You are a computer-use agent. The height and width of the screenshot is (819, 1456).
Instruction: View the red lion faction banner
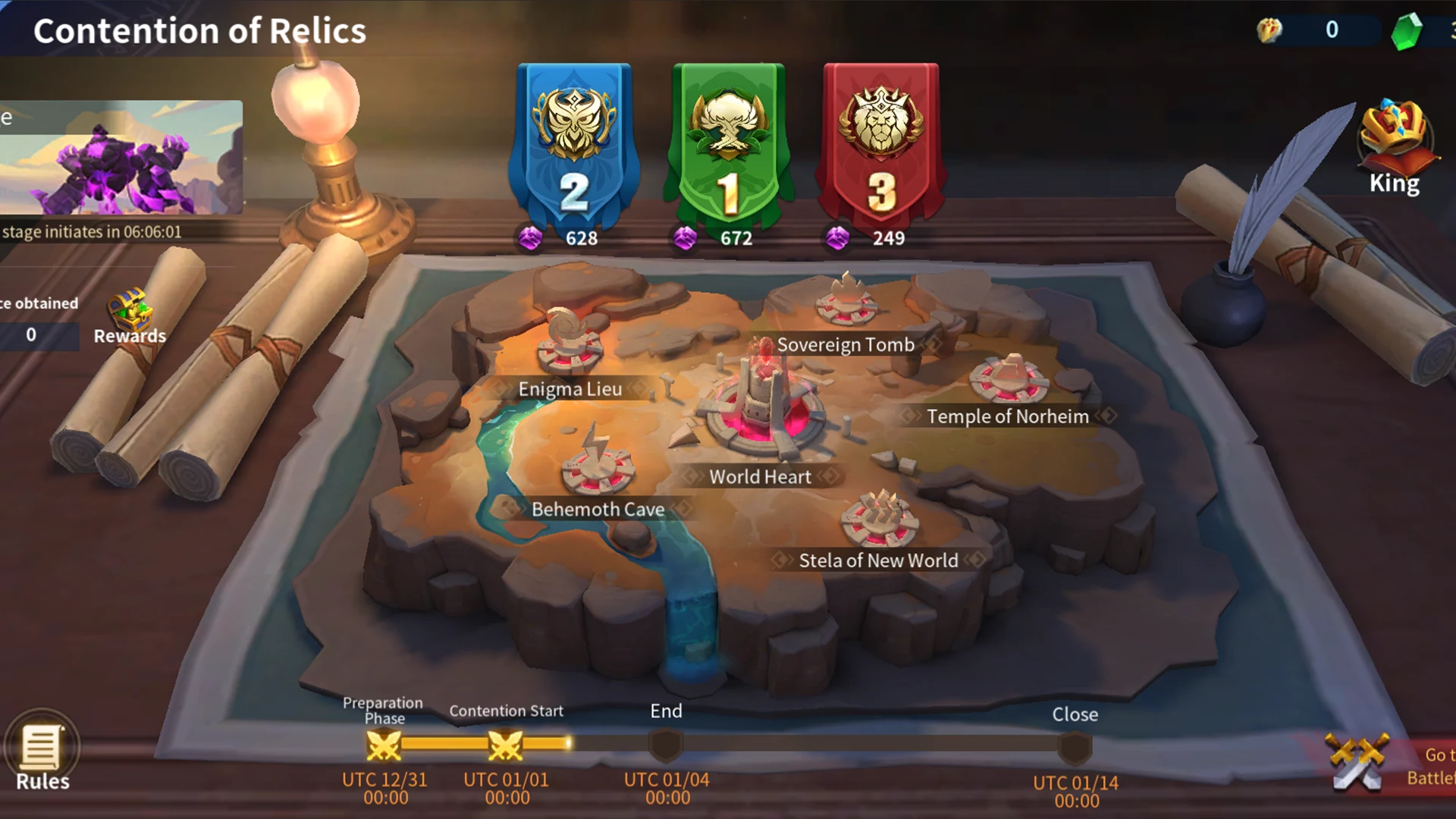pos(881,144)
